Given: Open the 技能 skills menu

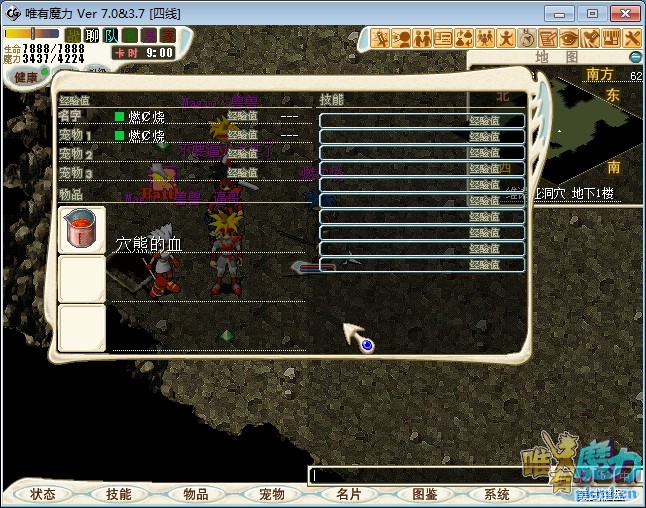Looking at the screenshot, I should (118, 494).
